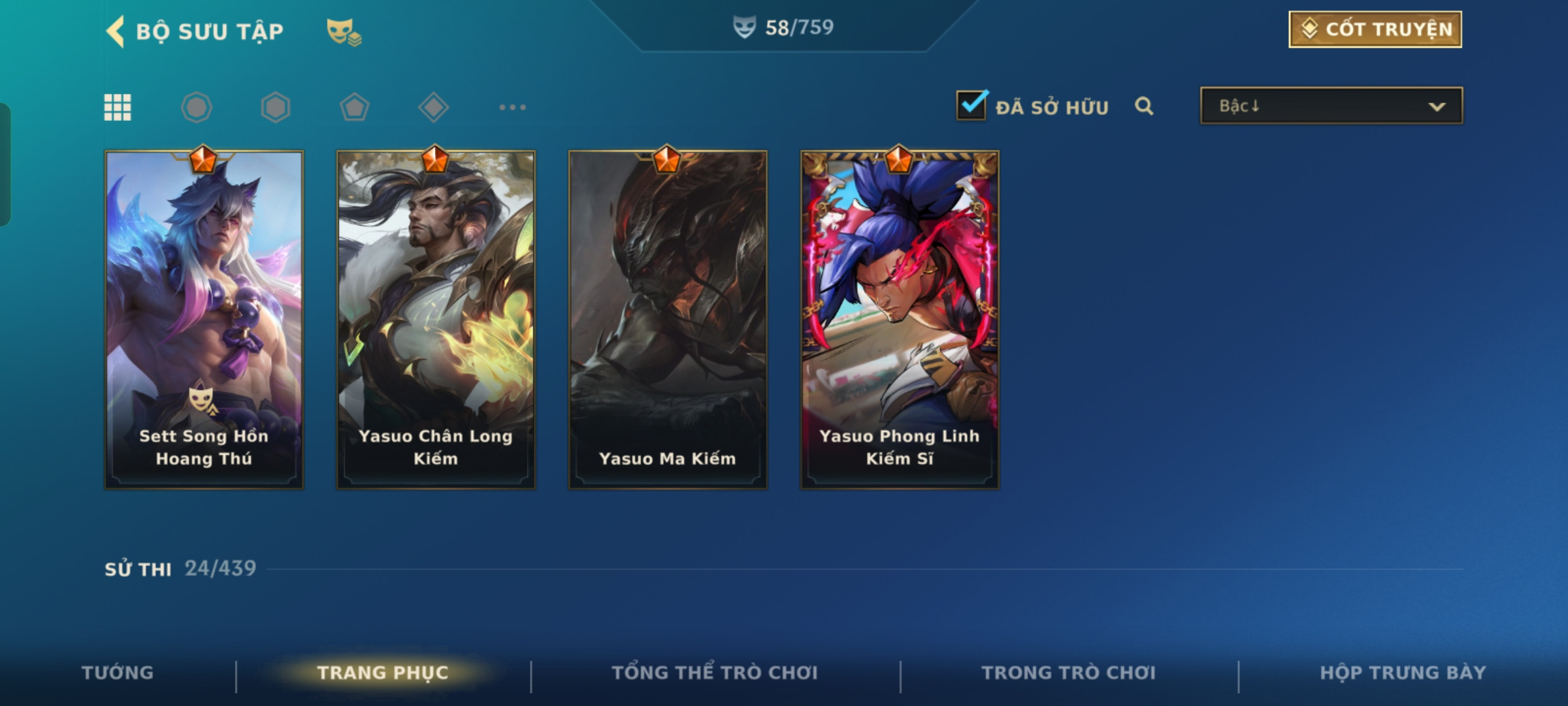1568x706 pixels.
Task: Open the three-dots more filters
Action: [x=512, y=107]
